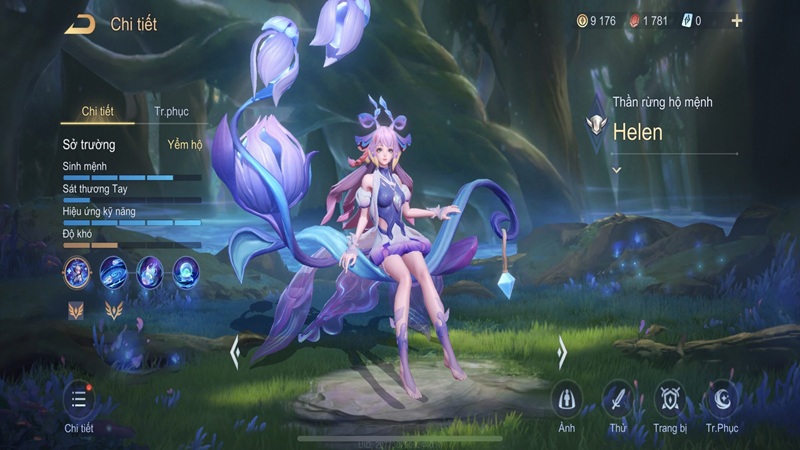
Task: Select the blue flame skill icon
Action: 150,270
